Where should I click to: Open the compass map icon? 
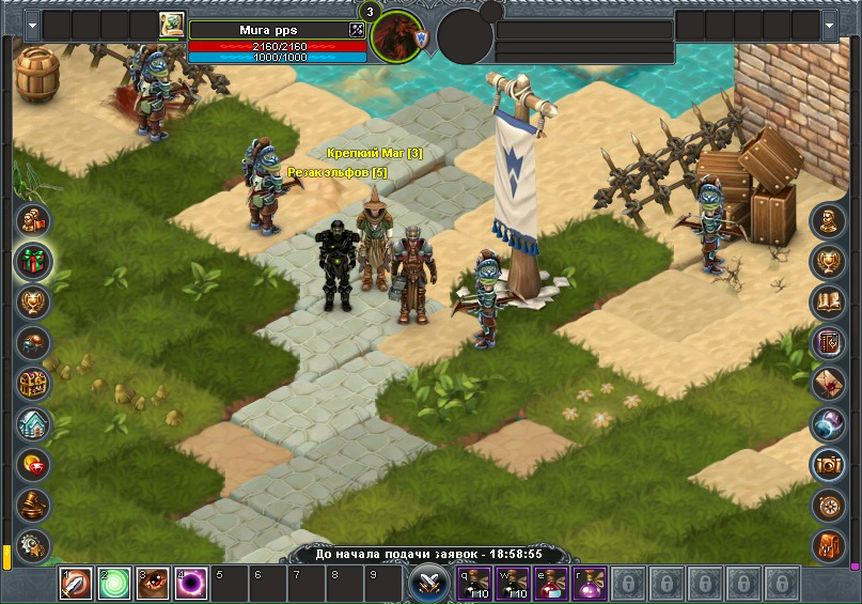(828, 505)
